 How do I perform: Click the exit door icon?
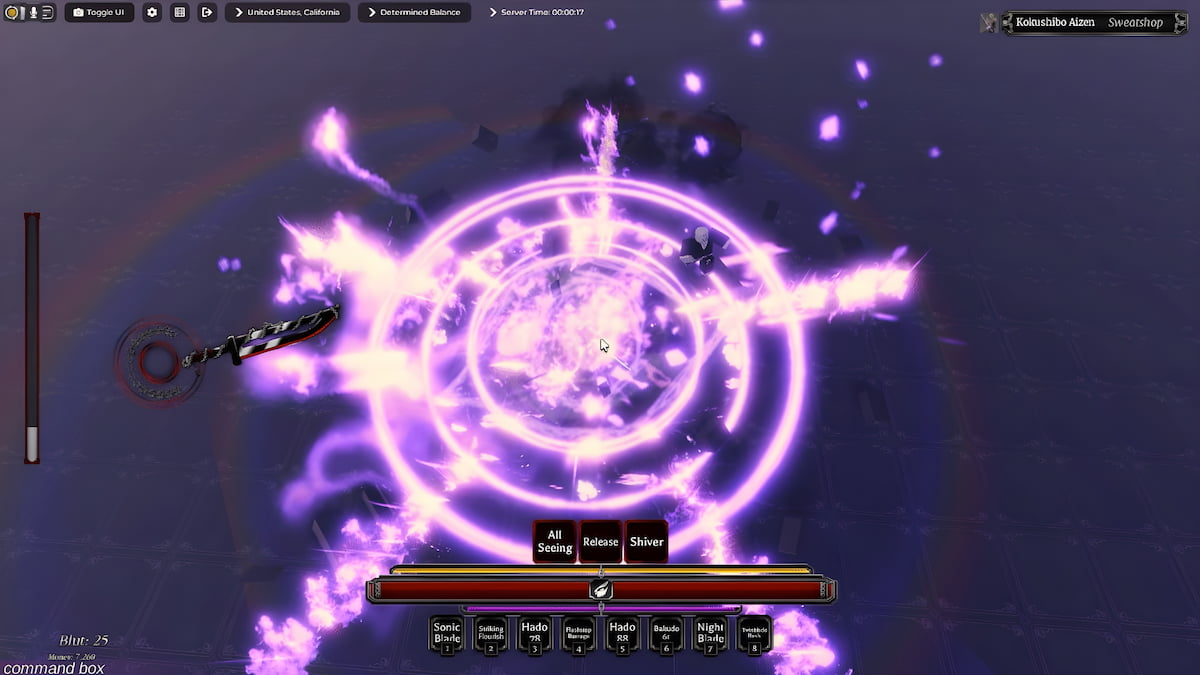[207, 13]
